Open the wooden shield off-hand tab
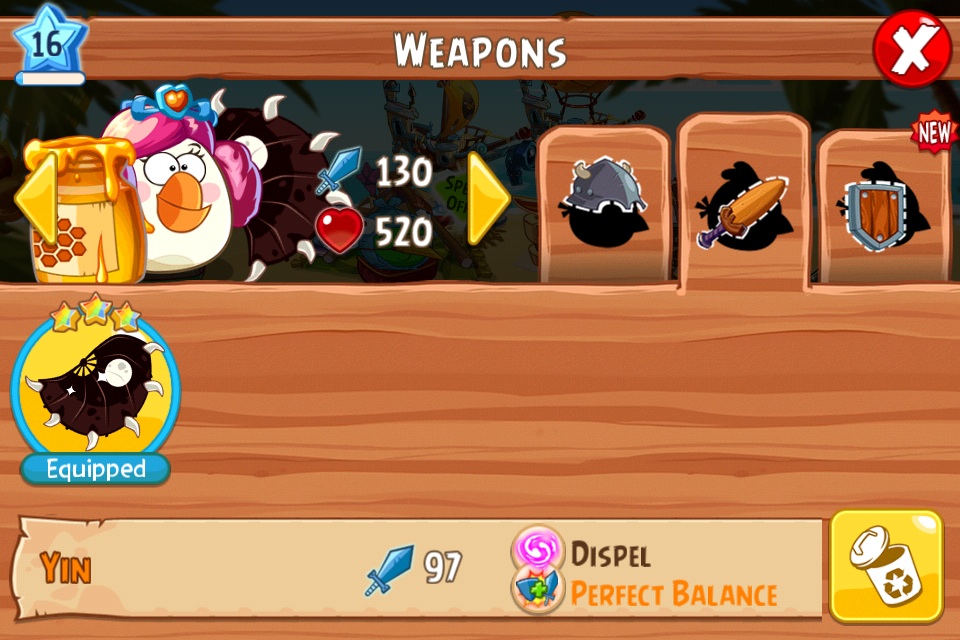This screenshot has width=960, height=640. [880, 210]
